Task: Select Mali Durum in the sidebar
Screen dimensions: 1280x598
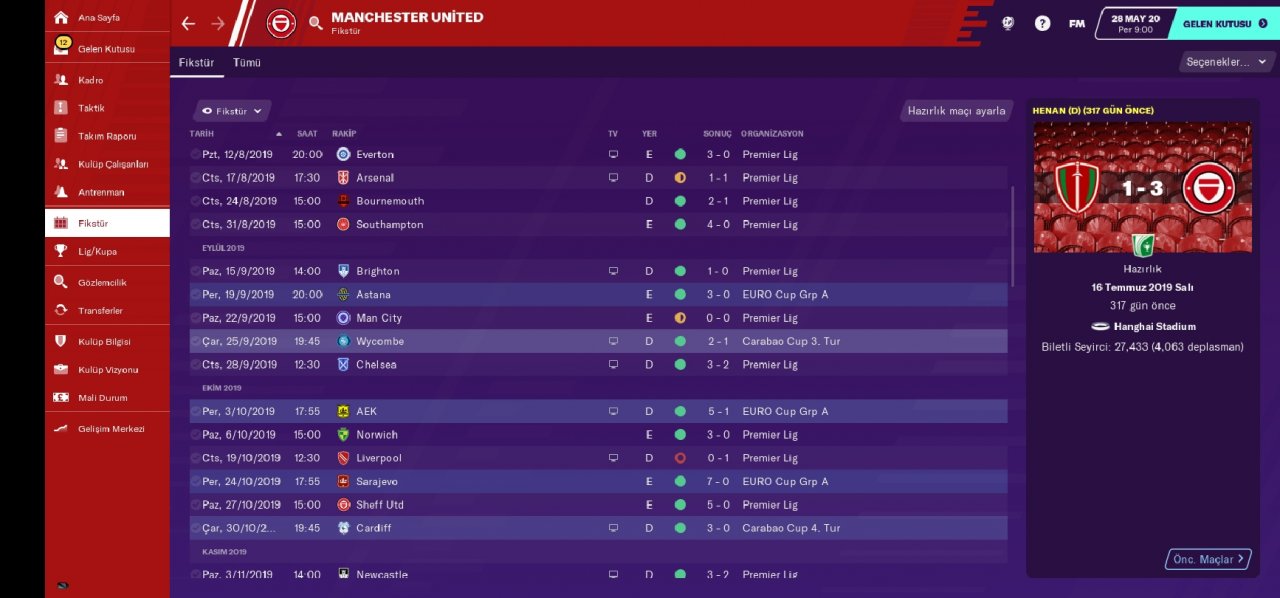Action: tap(102, 398)
